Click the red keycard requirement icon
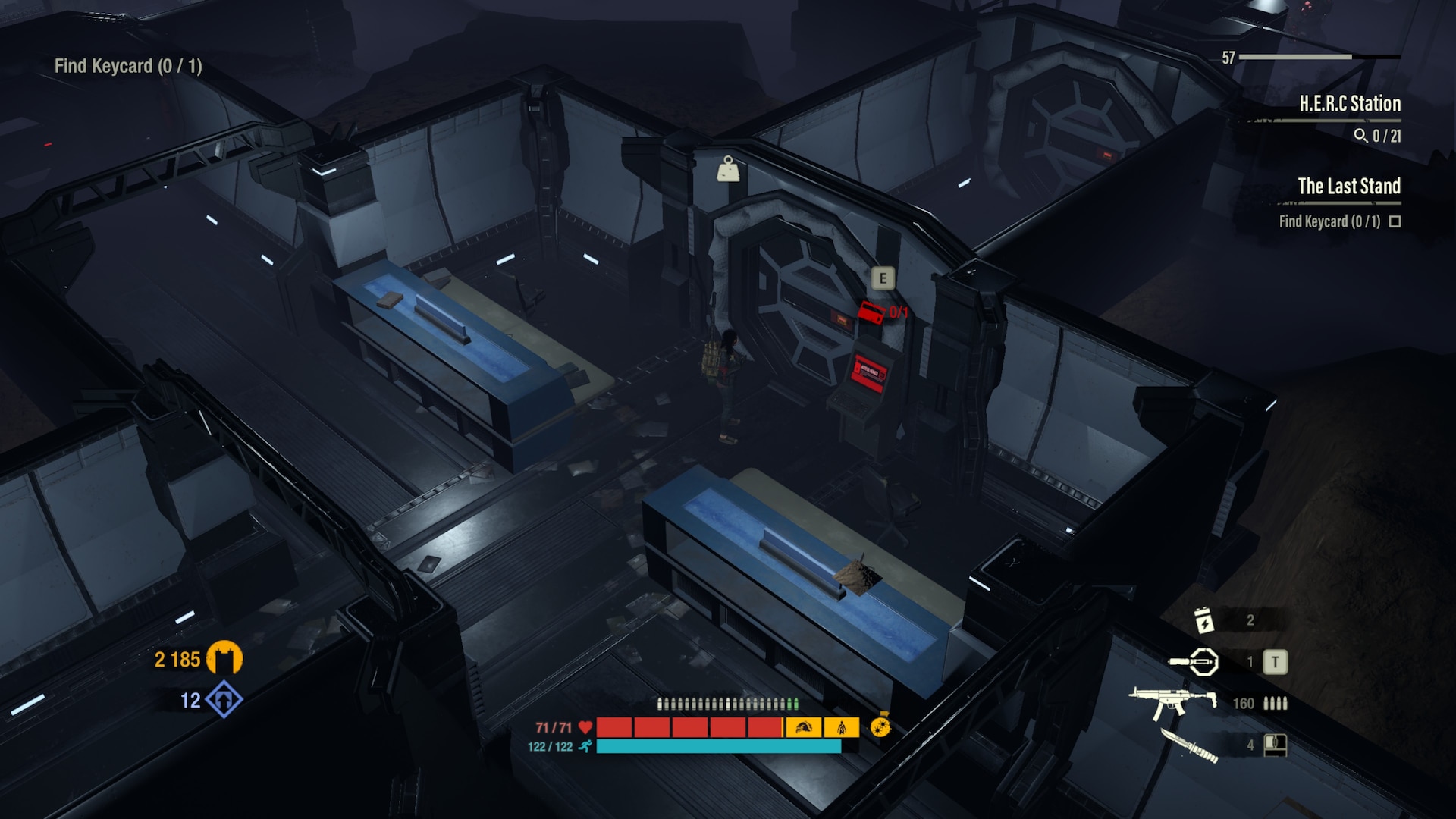This screenshot has width=1456, height=819. coord(872,312)
